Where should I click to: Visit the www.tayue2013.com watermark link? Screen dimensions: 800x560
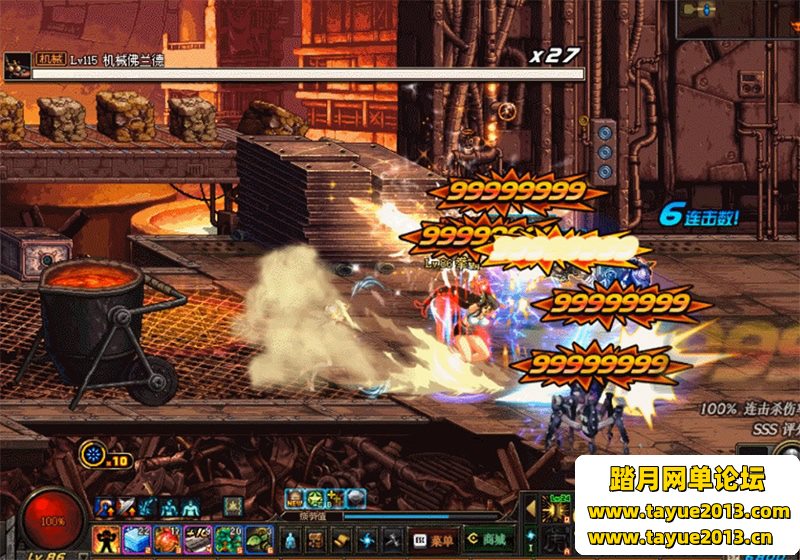(x=688, y=512)
